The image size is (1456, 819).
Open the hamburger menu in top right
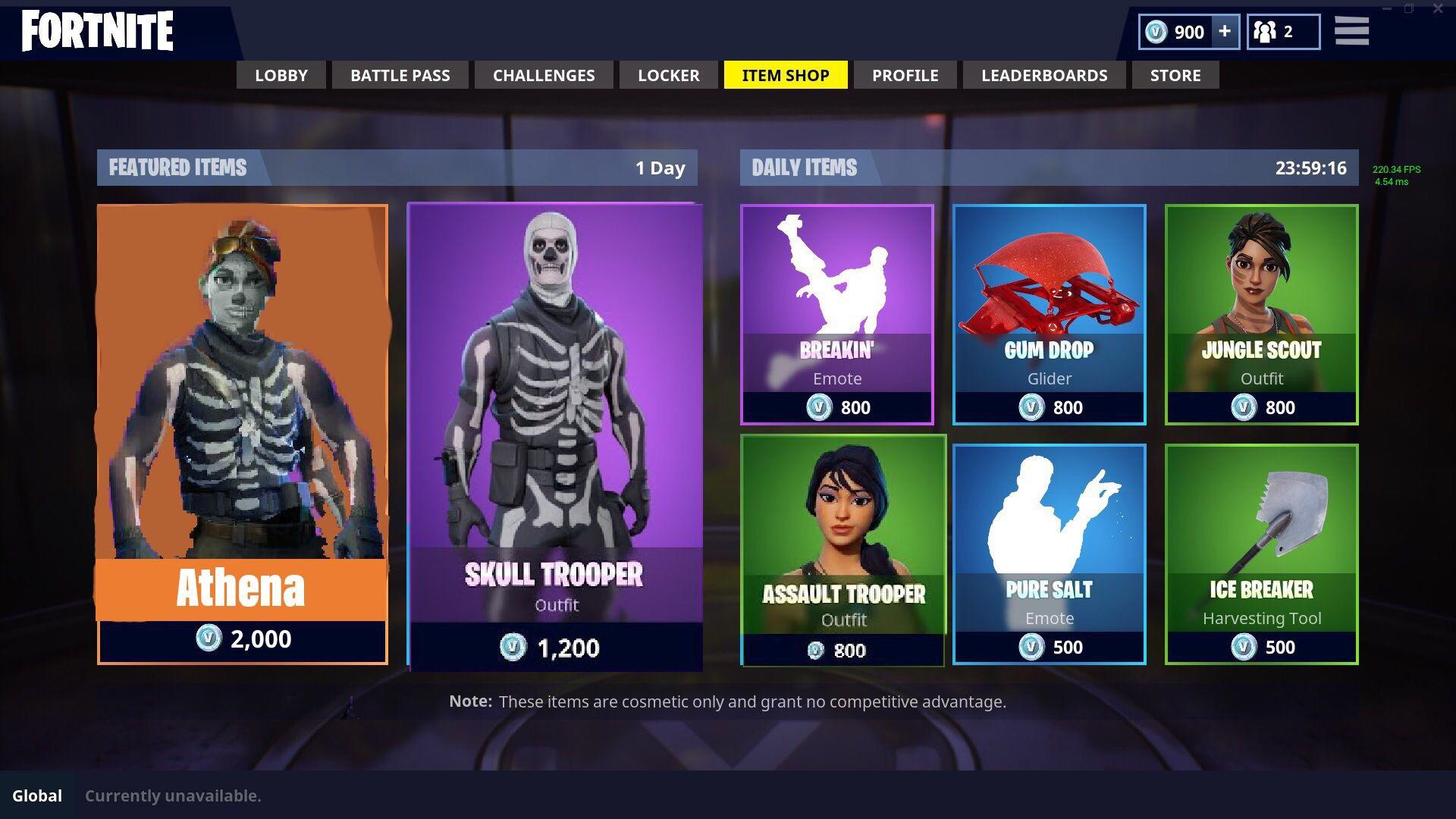(1351, 32)
